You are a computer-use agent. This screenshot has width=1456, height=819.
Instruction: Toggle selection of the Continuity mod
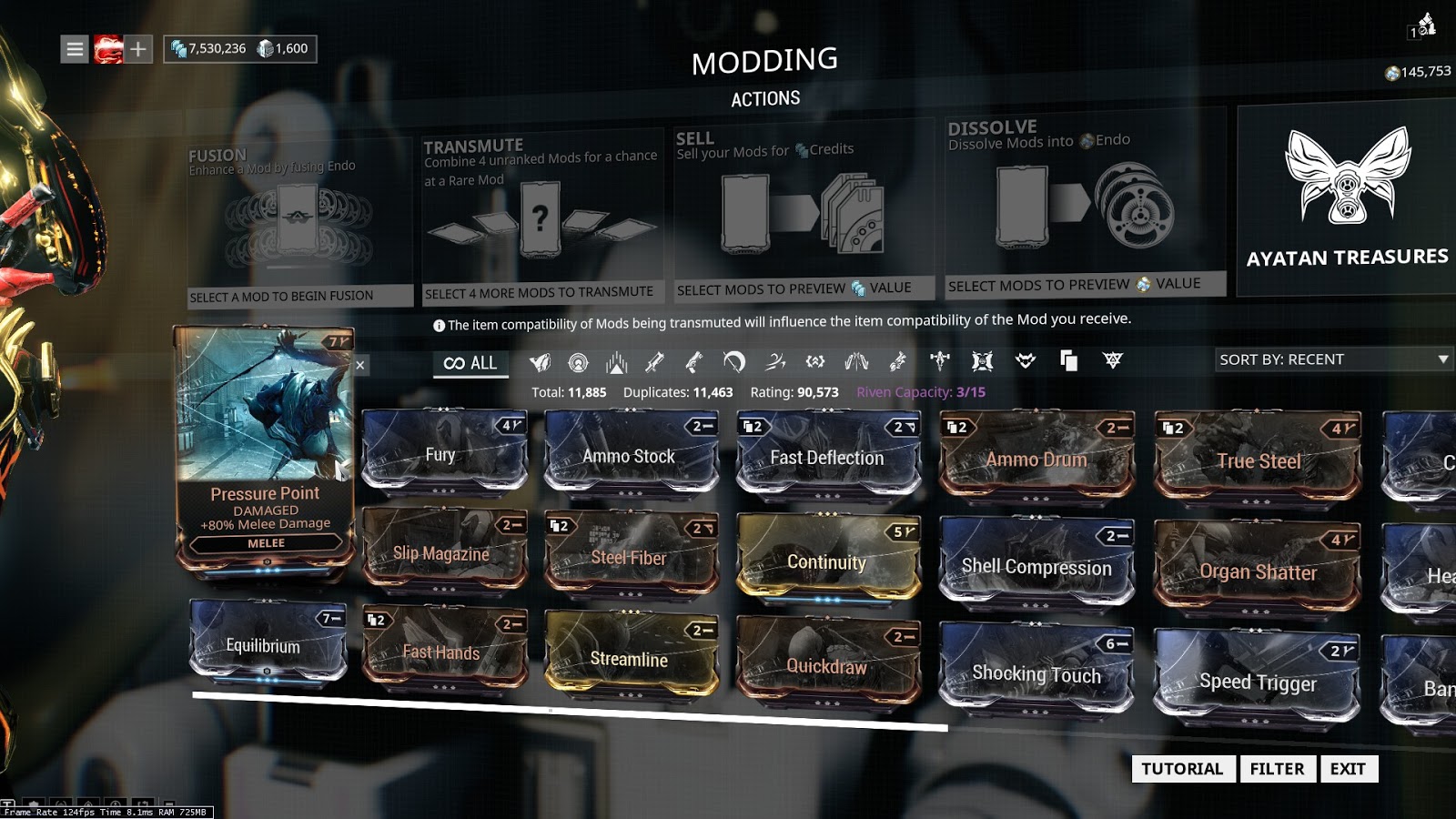(826, 557)
